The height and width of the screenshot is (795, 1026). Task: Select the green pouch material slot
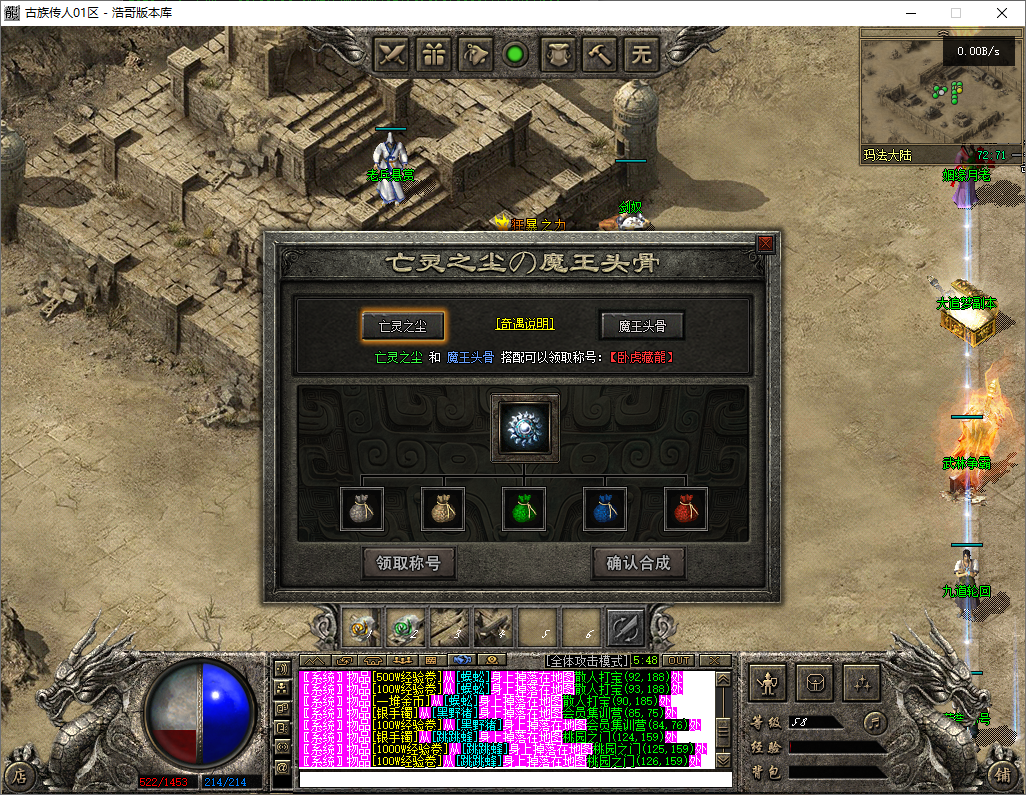click(x=524, y=509)
